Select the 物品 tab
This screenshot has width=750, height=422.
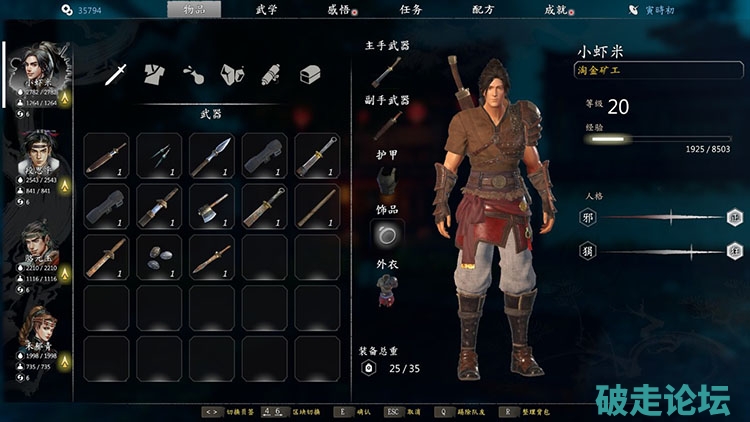194,9
